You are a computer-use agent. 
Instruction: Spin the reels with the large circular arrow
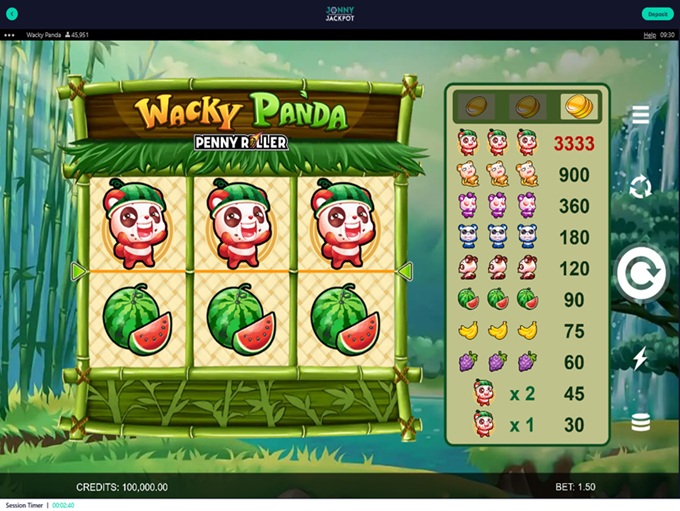pyautogui.click(x=640, y=274)
